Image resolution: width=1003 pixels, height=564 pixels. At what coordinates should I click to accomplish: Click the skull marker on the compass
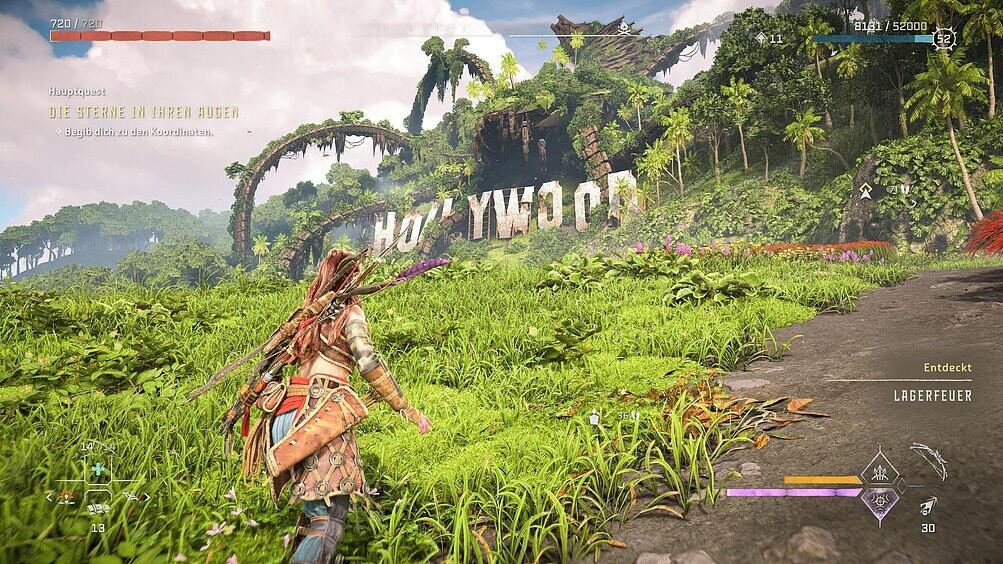[x=624, y=27]
